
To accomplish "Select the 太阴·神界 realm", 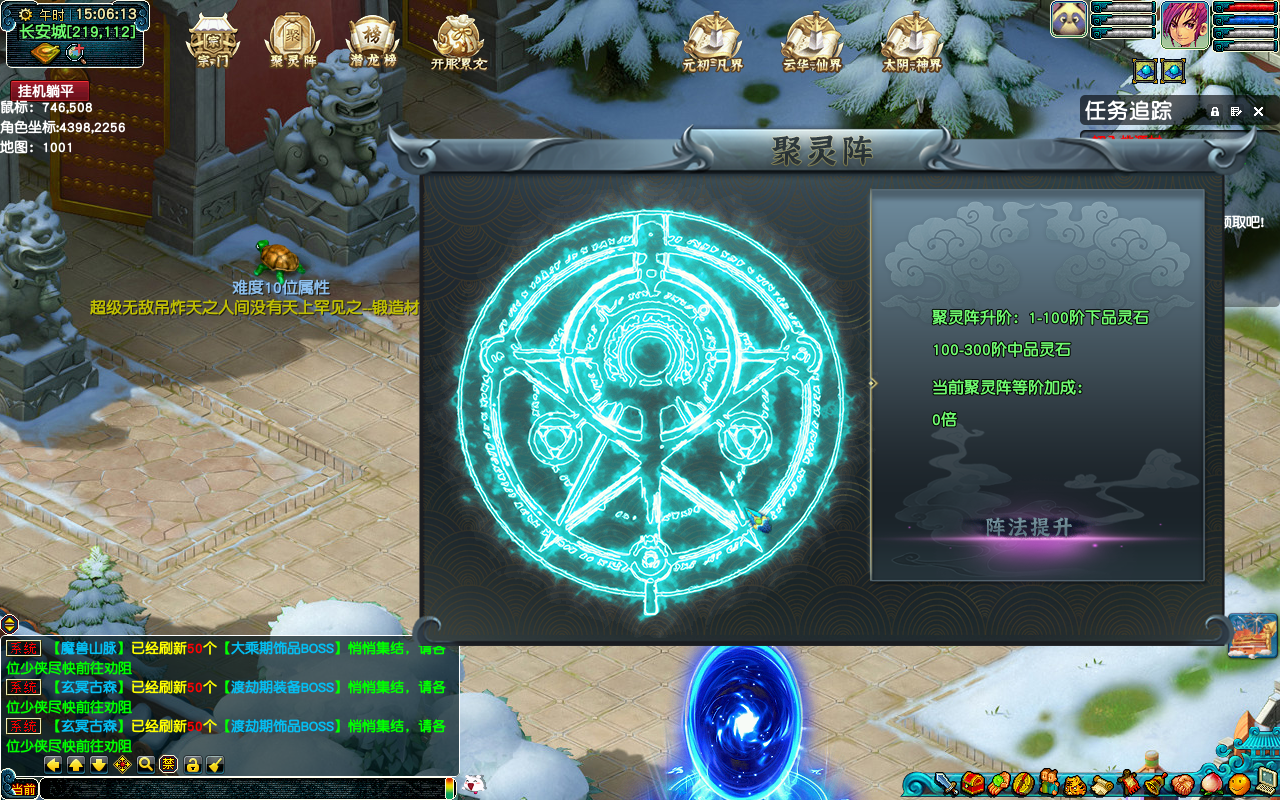I will coord(912,40).
